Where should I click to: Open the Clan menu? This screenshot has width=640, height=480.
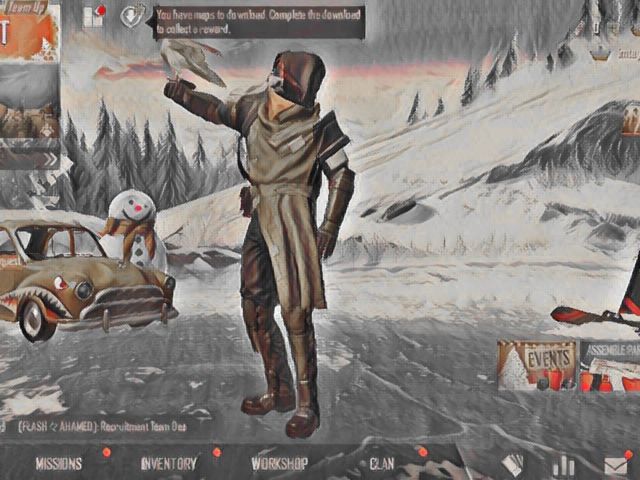coord(382,464)
